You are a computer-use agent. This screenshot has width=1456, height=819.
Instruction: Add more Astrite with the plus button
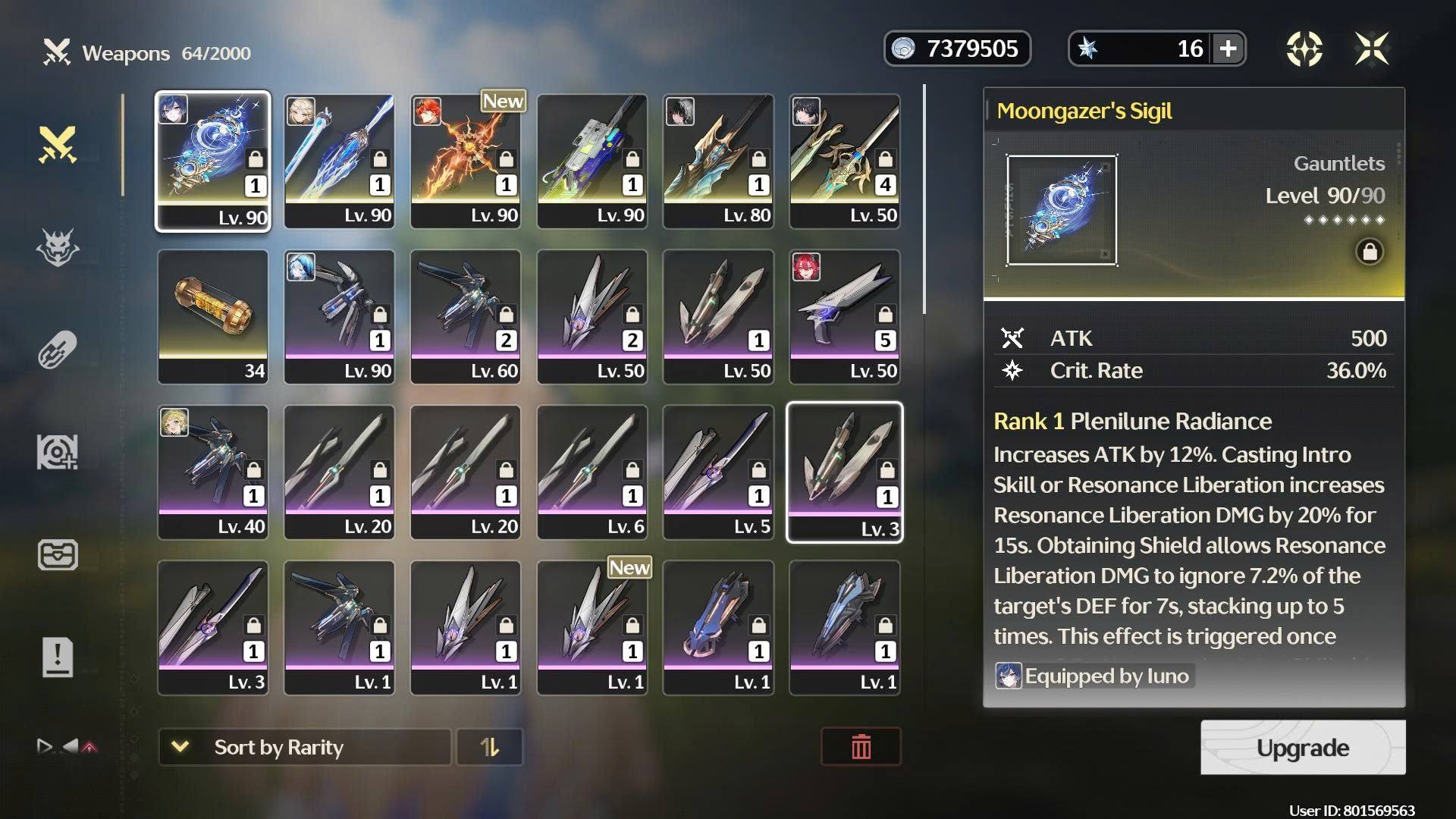tap(1228, 49)
